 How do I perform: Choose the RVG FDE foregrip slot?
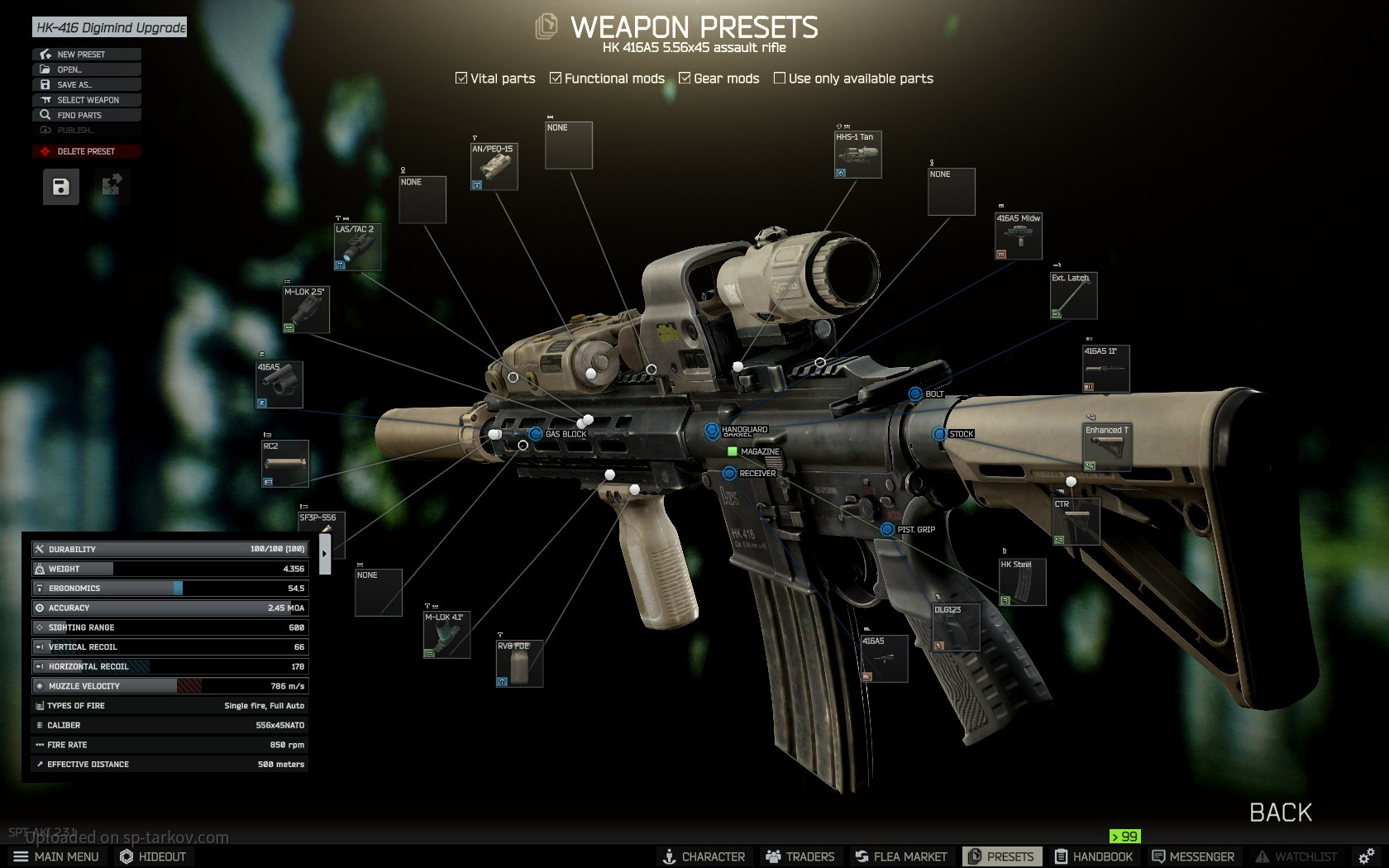coord(519,664)
